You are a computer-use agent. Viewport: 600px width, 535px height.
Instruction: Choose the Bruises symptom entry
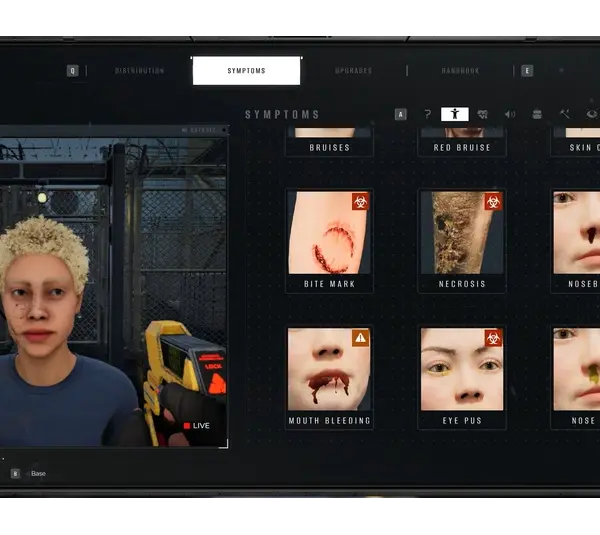point(329,146)
